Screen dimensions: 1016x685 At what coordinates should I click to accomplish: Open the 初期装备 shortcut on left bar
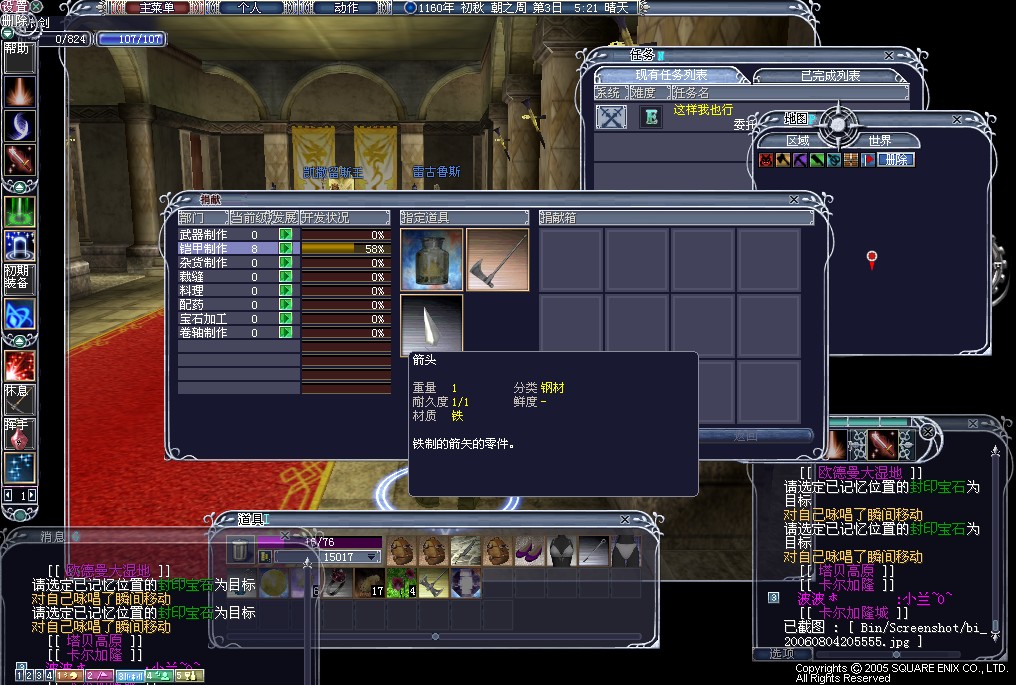(x=16, y=277)
